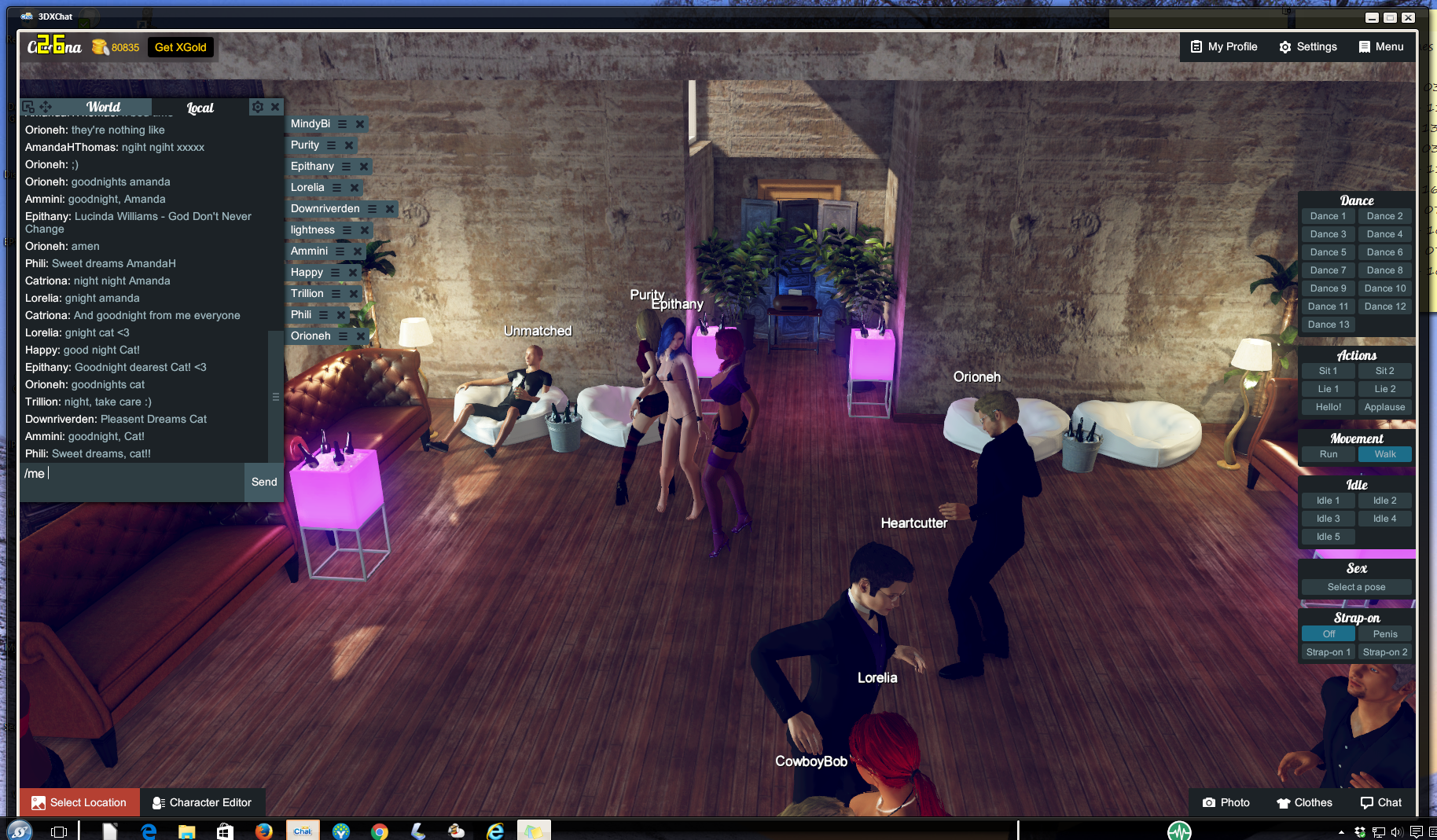Image resolution: width=1437 pixels, height=840 pixels.
Task: Open Select Location
Action: coord(79,802)
